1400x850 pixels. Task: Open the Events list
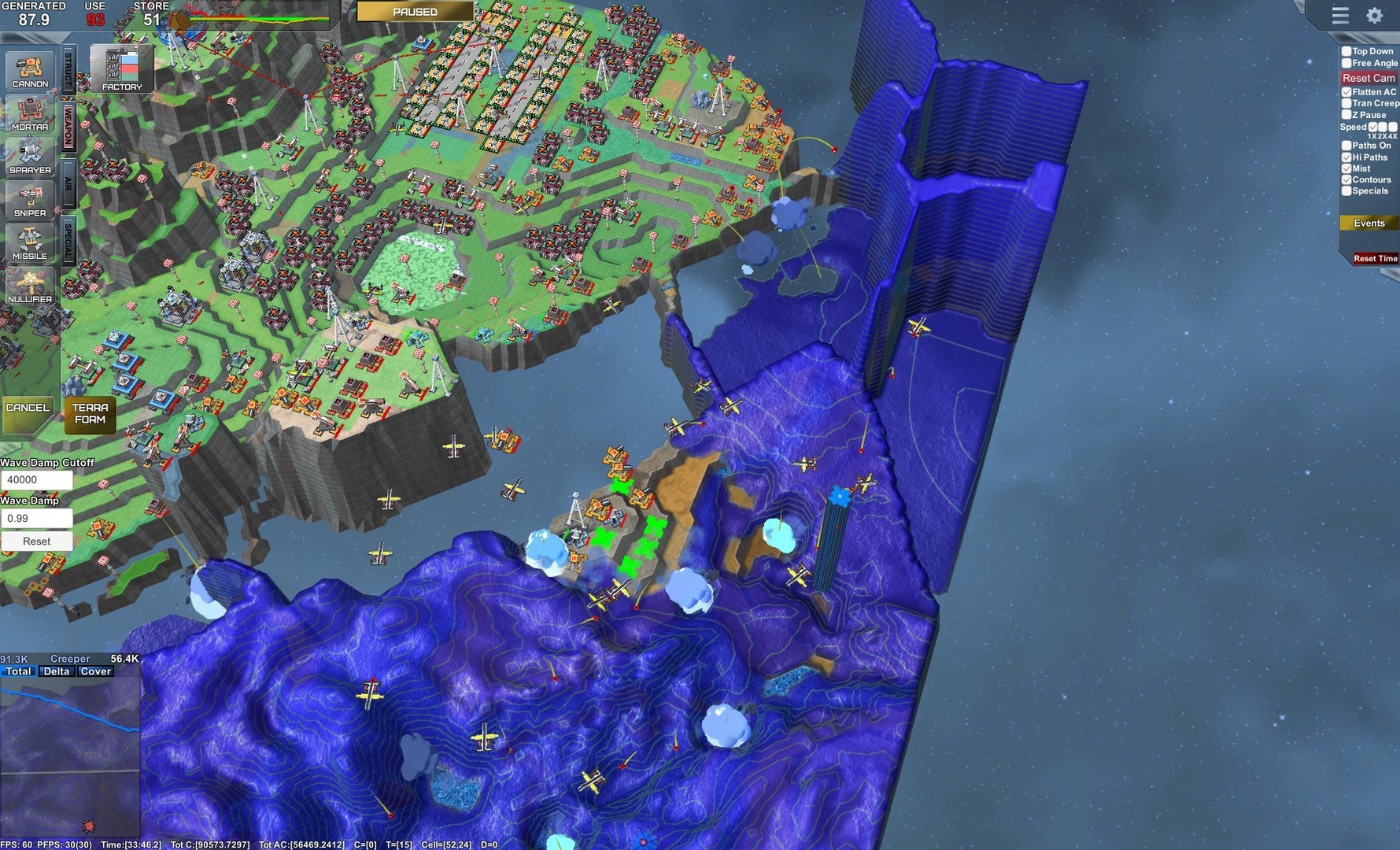[x=1369, y=224]
